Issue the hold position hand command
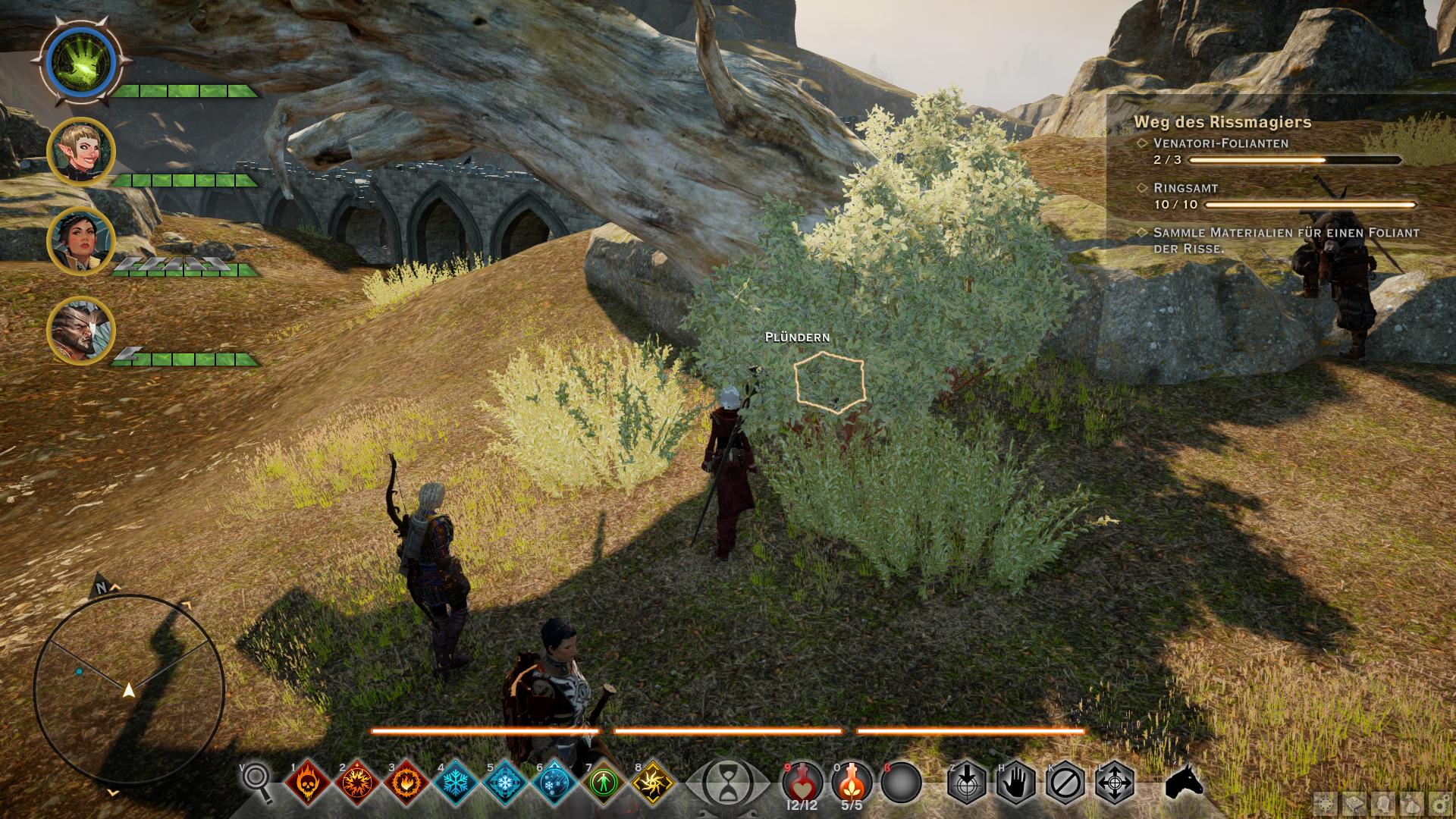The width and height of the screenshot is (1456, 819). pyautogui.click(x=1015, y=782)
